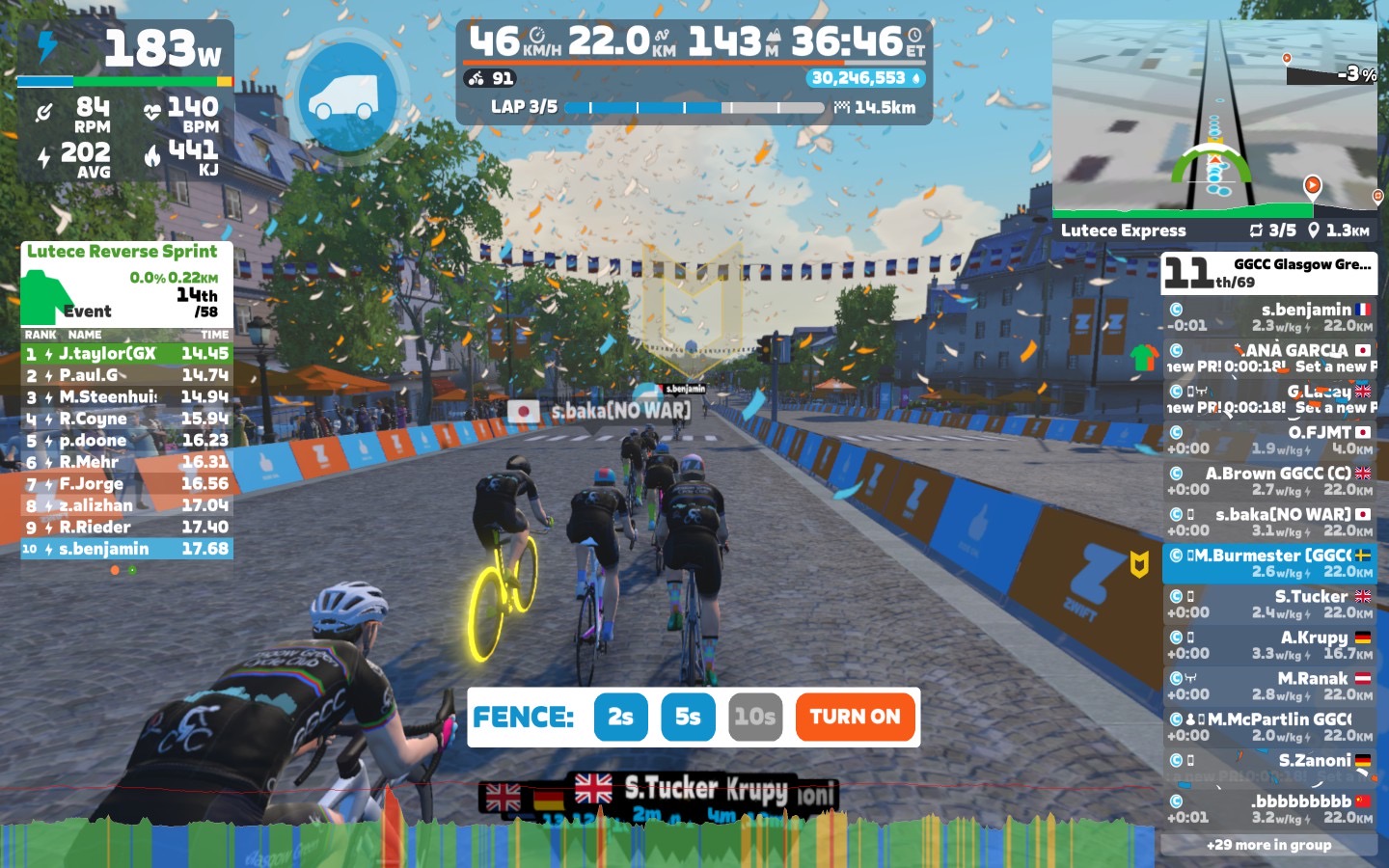Screen dimensions: 1389x868
Task: Select .bbbbbbbbb in the riders list
Action: pos(1268,808)
